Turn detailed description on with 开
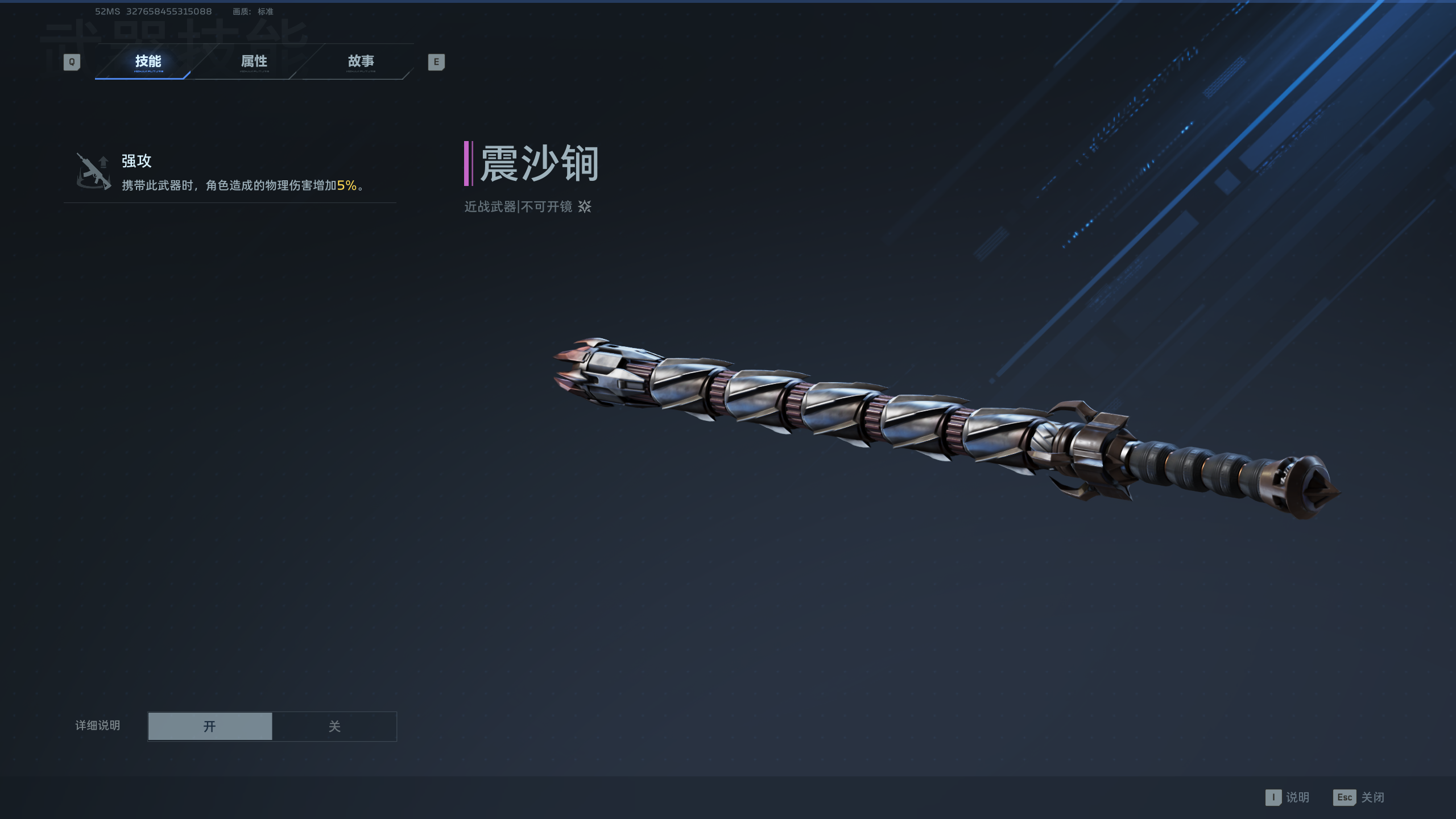Screen dimensions: 1456x819 pyautogui.click(x=210, y=726)
